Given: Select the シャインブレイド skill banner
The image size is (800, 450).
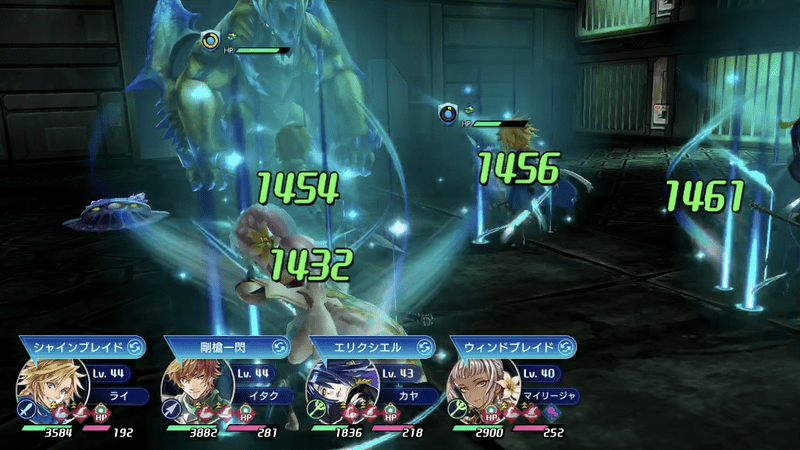Looking at the screenshot, I should pos(76,347).
